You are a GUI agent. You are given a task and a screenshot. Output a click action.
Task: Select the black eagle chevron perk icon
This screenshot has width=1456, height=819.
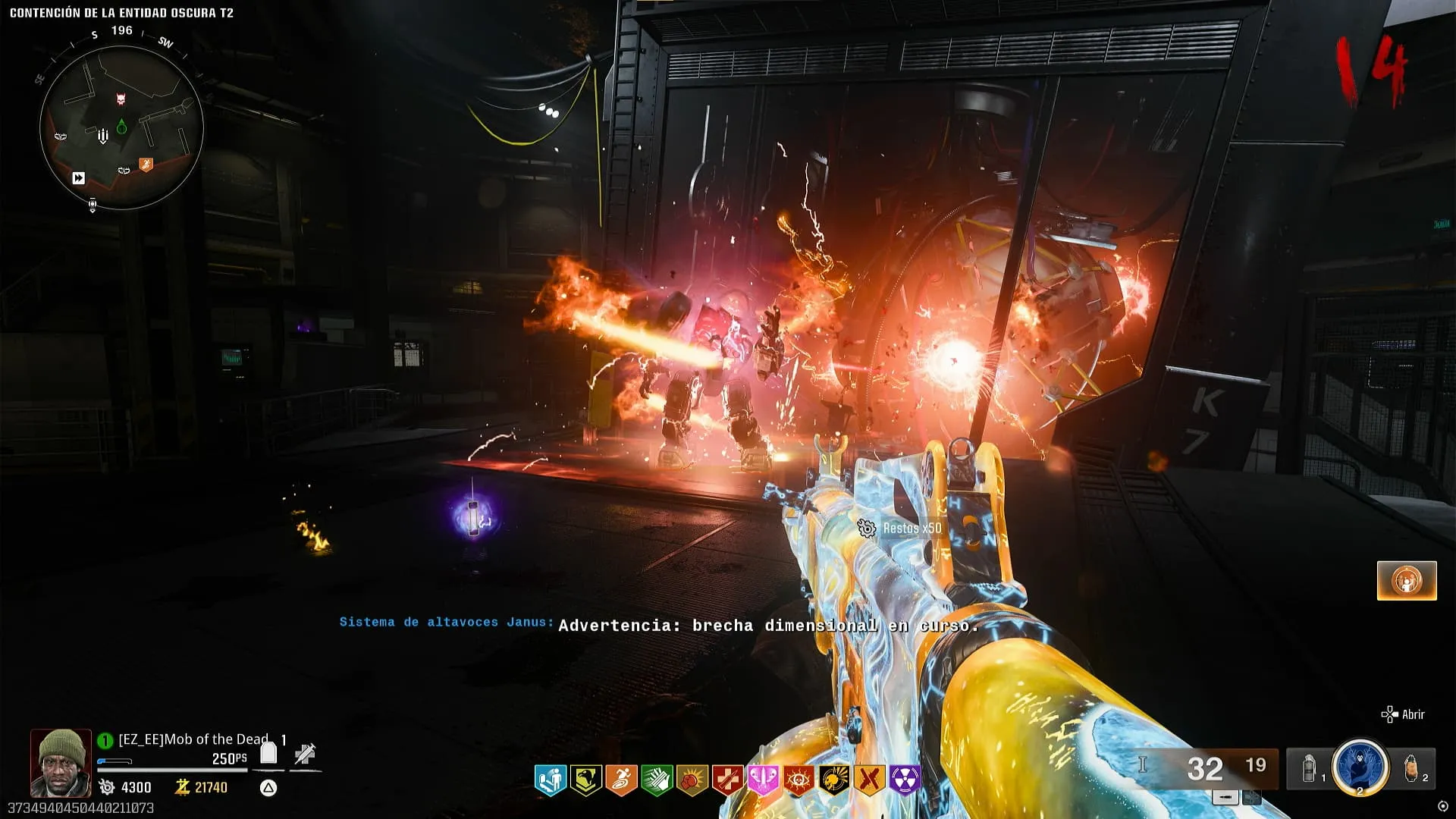tap(586, 780)
